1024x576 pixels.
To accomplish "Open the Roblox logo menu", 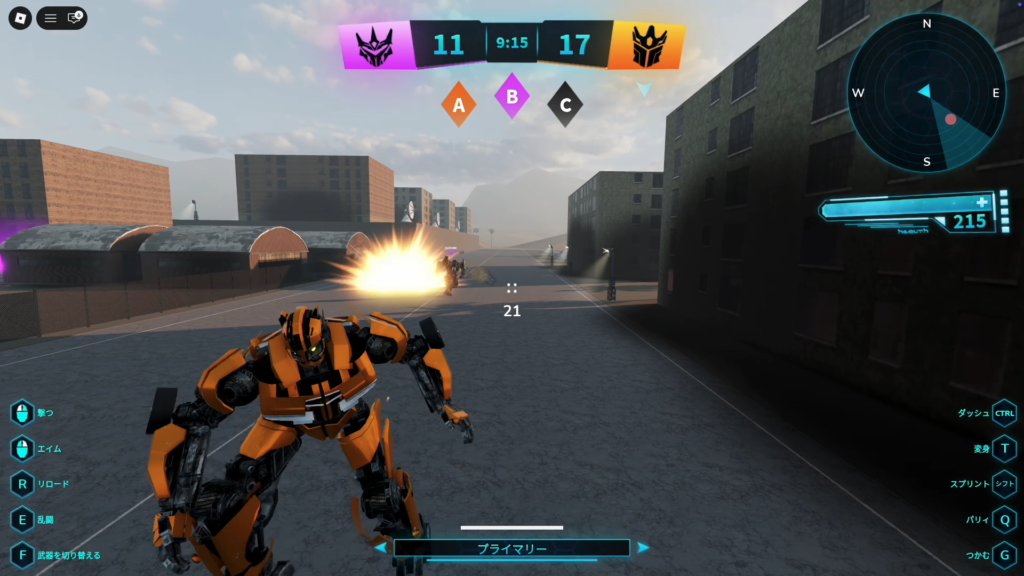I will click(21, 18).
